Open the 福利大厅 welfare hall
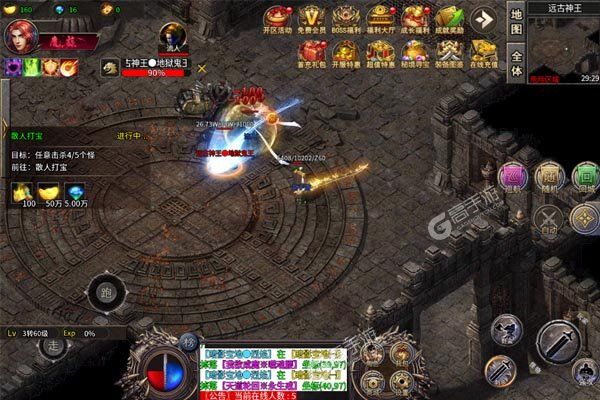Viewport: 600px width, 400px height. point(379,20)
